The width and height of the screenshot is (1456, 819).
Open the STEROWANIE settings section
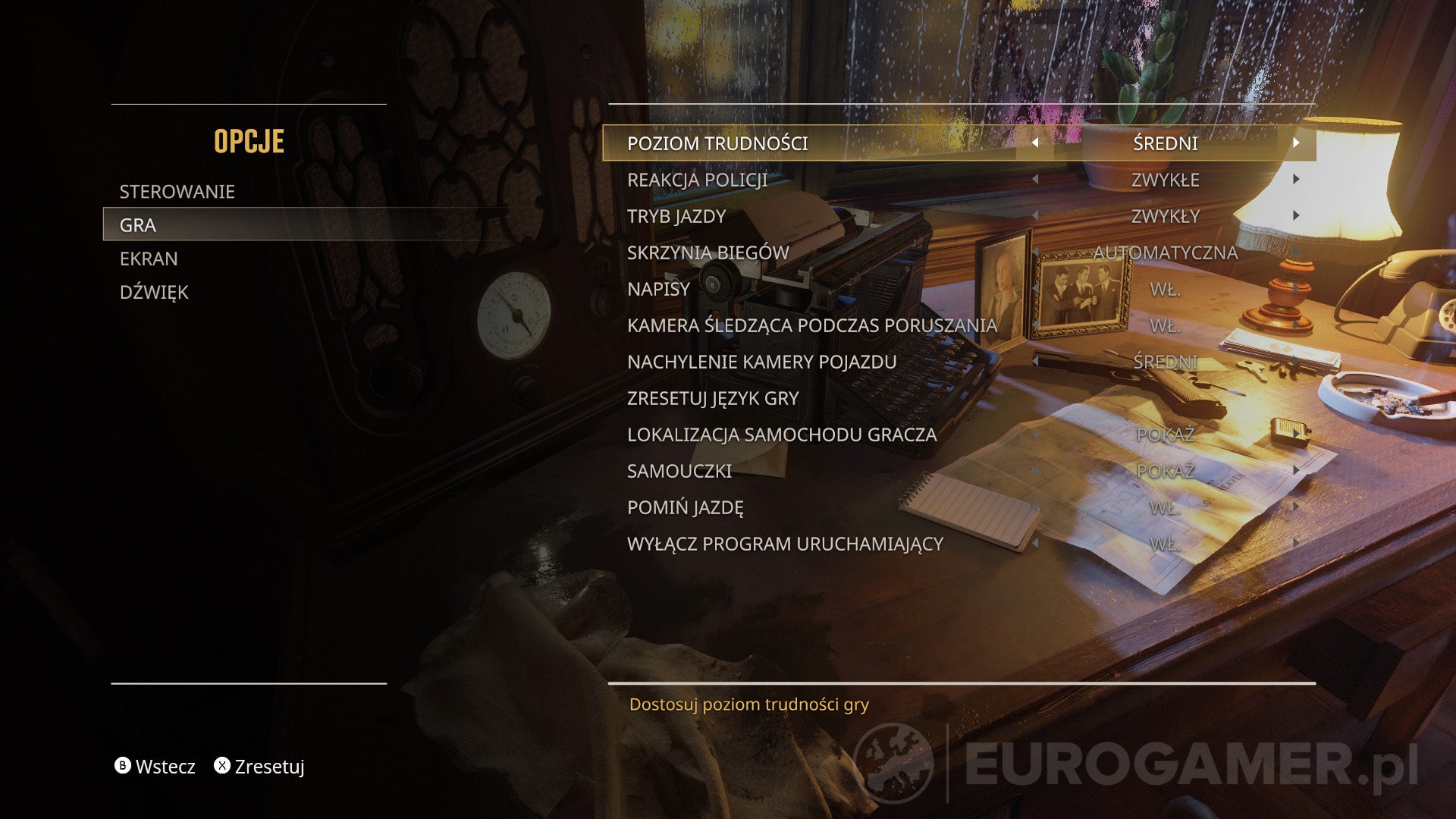[177, 191]
